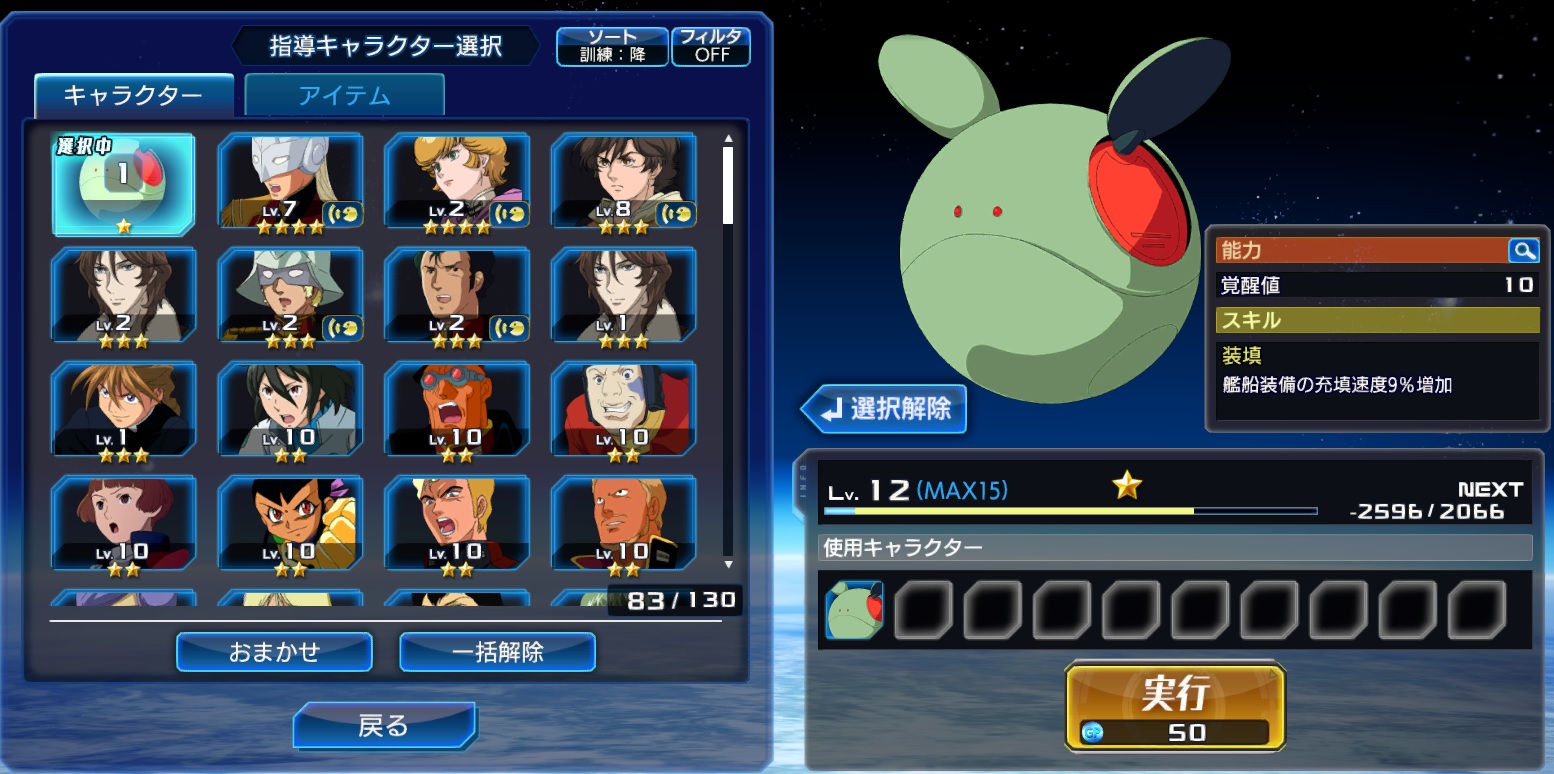Toggle the フィルタ OFF filter button
Viewport: 1554px width, 774px height.
tap(711, 46)
